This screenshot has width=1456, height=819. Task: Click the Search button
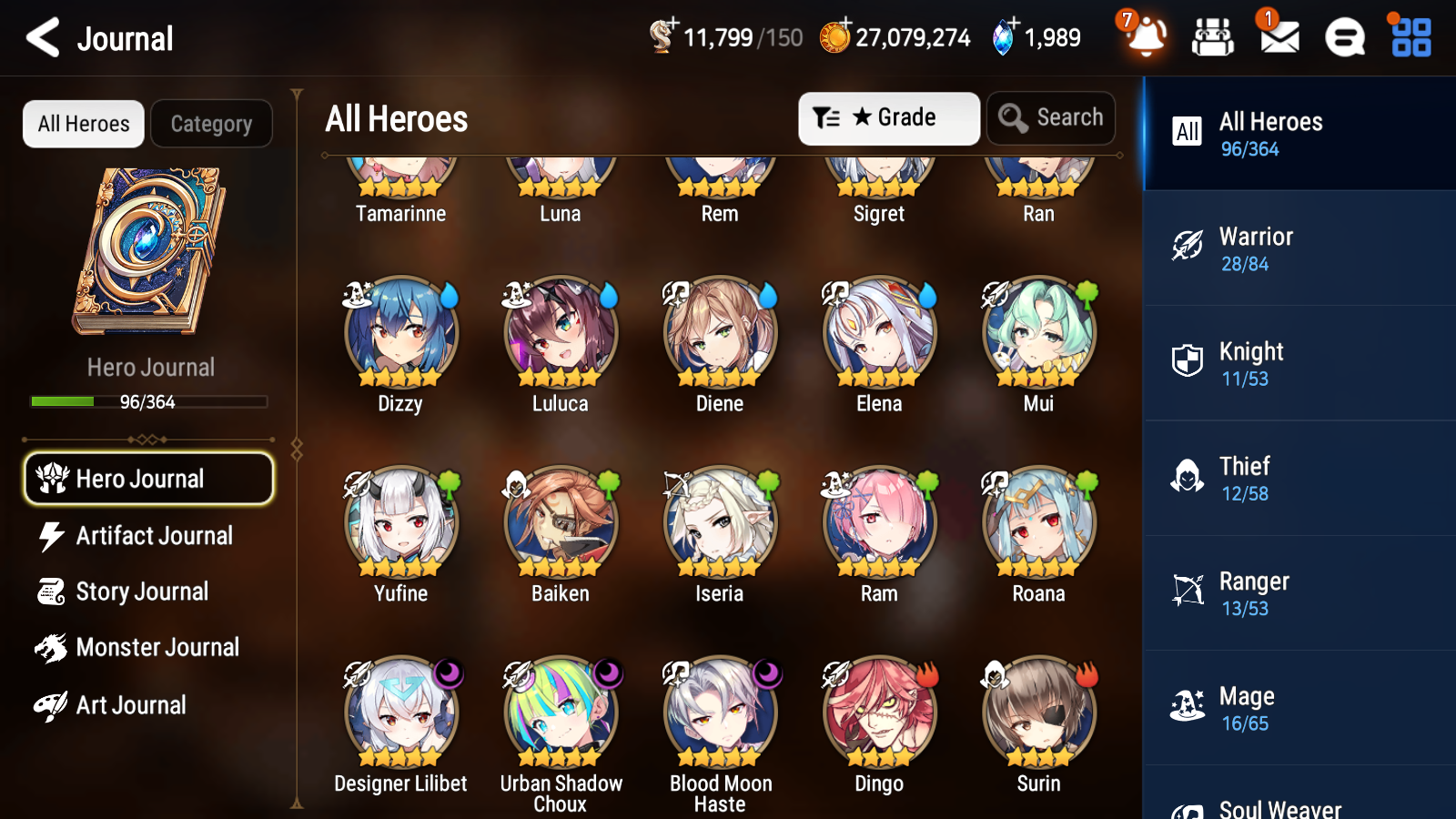tap(1051, 117)
